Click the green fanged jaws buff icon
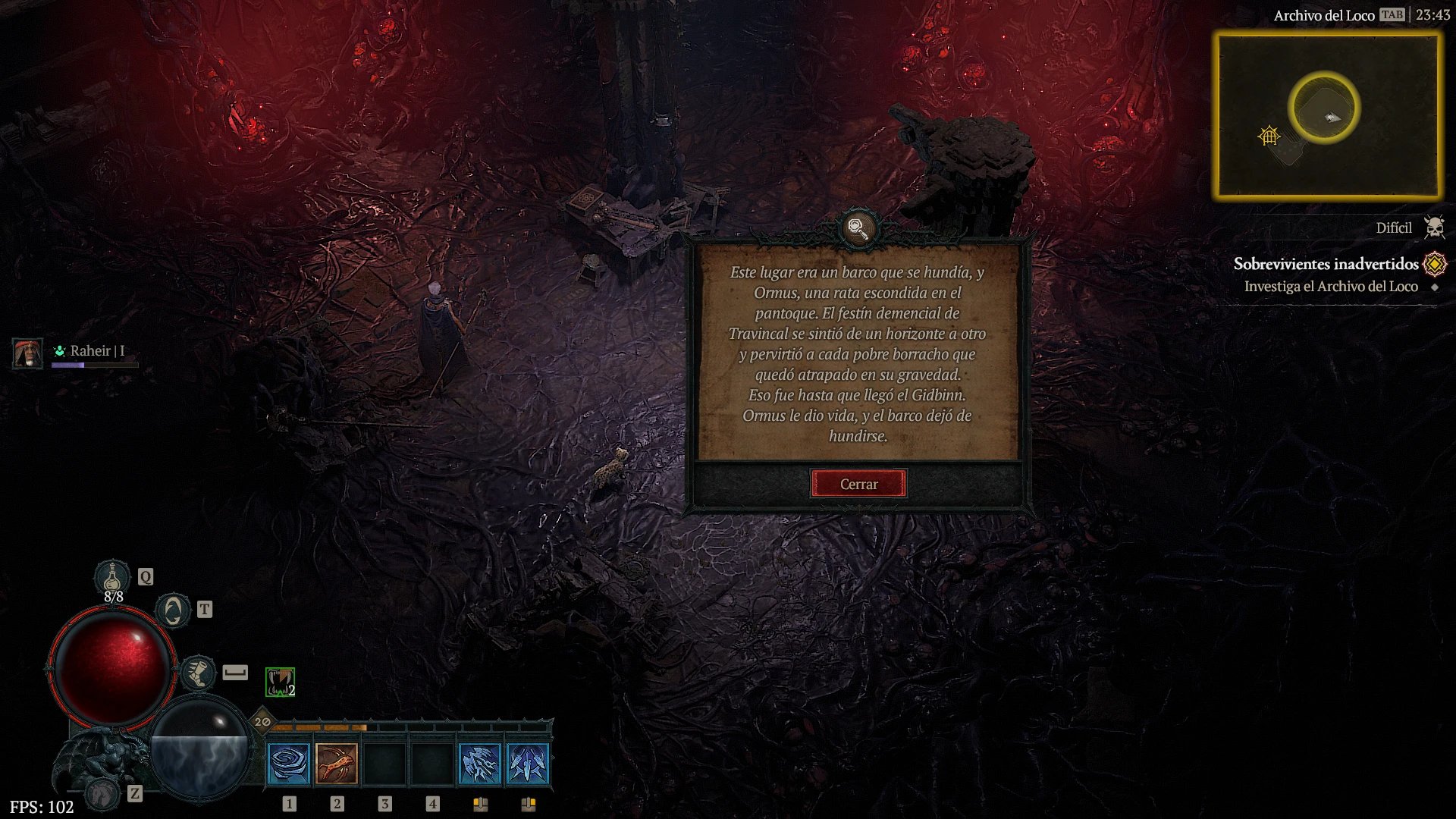The image size is (1456, 819). [x=280, y=682]
